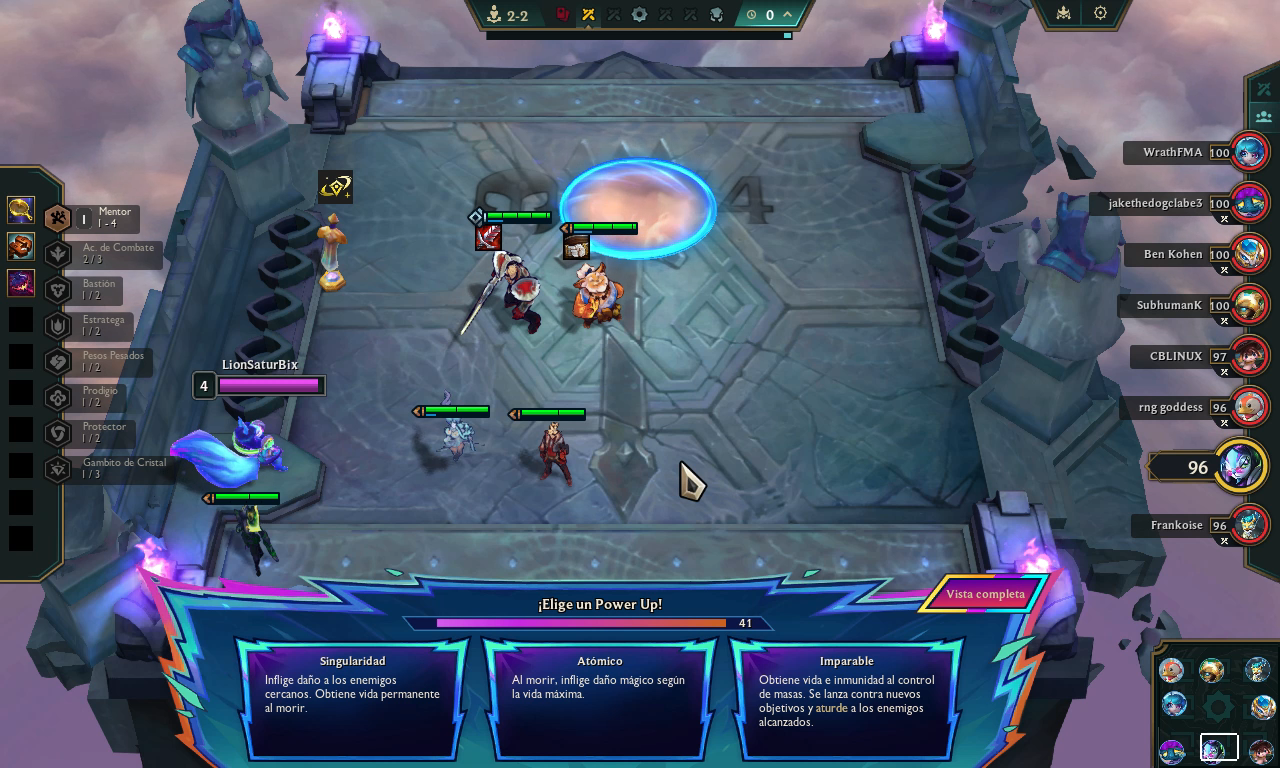Open the Vista completa view

985,594
